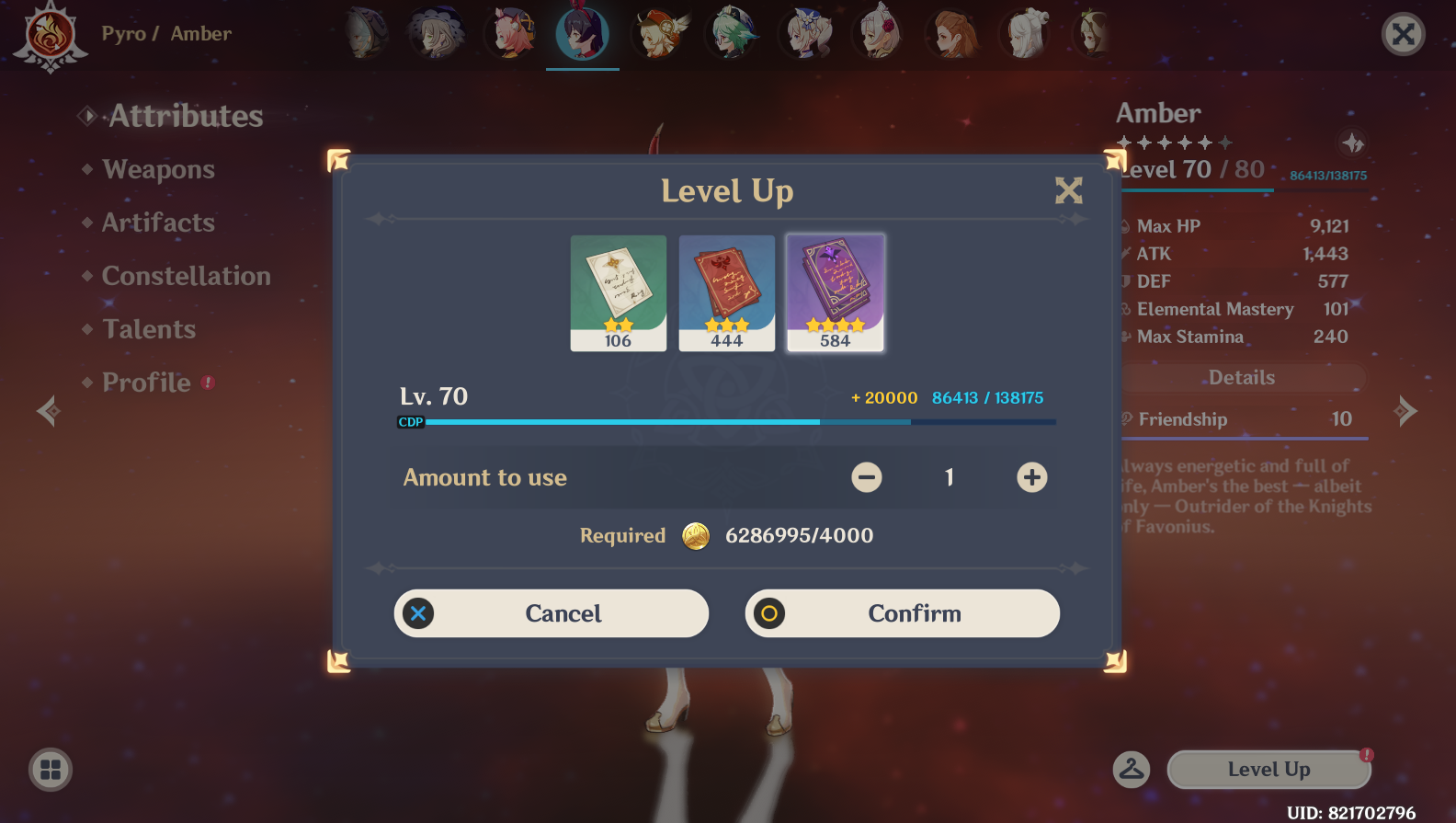This screenshot has width=1456, height=823.
Task: Switch to the Artifacts section
Action: 158,223
